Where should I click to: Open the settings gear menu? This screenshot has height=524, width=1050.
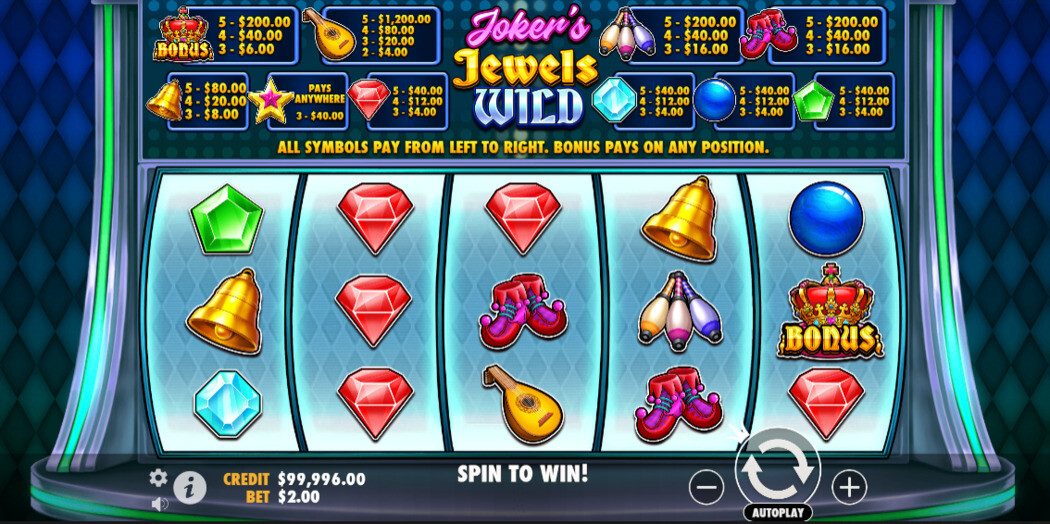point(158,478)
